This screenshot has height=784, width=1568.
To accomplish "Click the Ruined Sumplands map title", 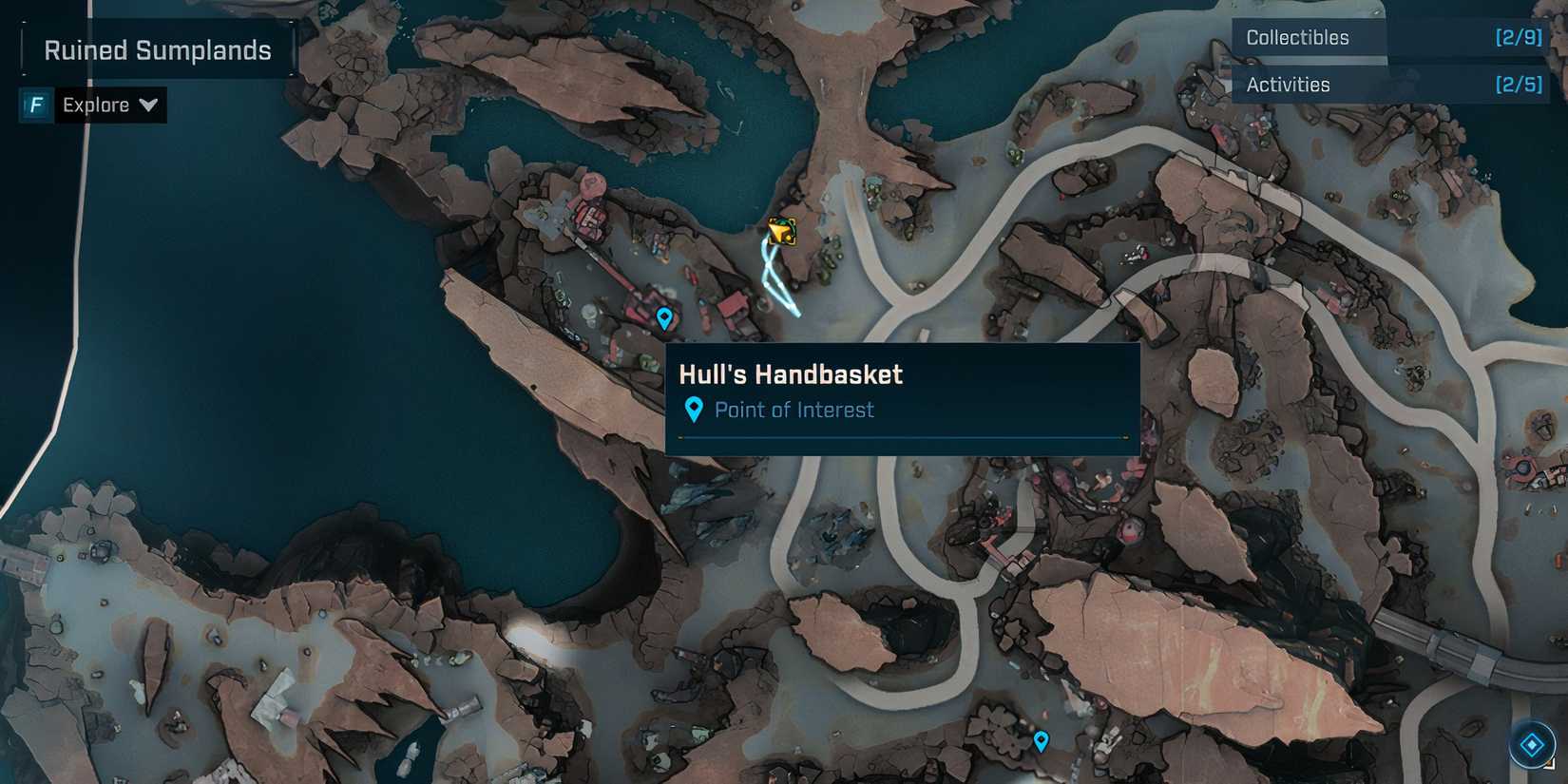I will click(x=158, y=49).
